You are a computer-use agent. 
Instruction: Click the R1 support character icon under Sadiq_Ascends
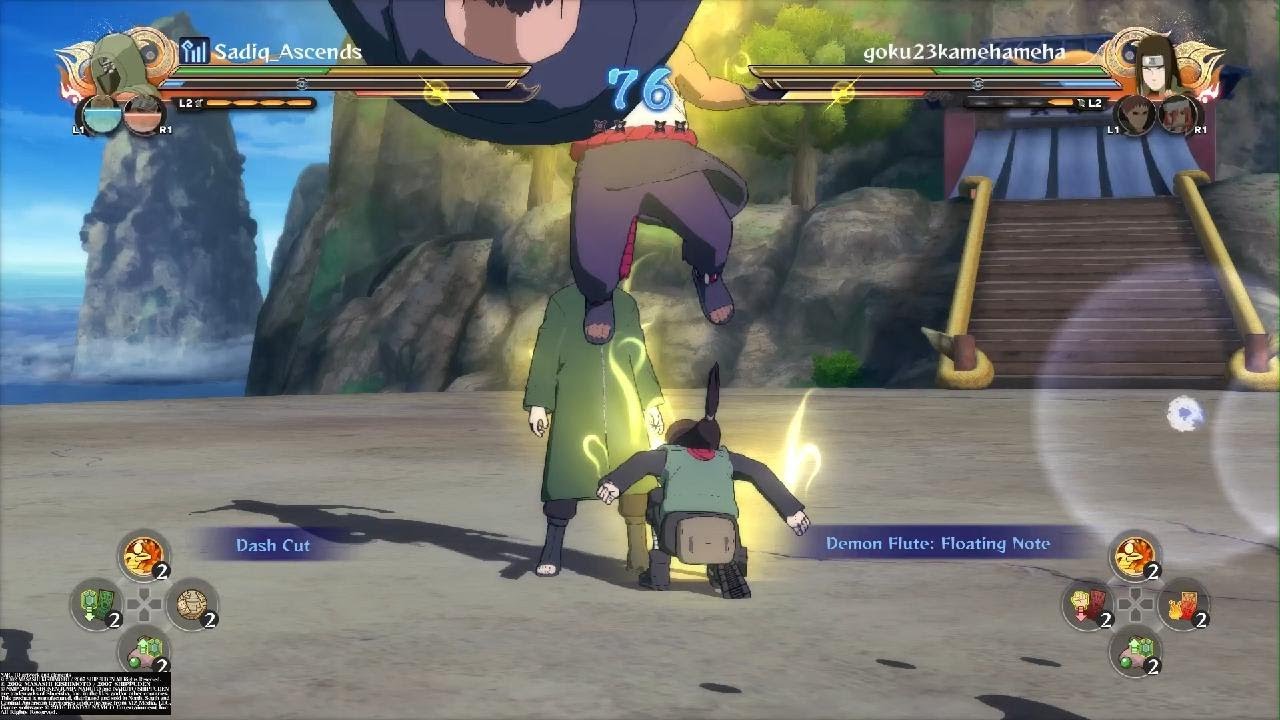coord(143,114)
